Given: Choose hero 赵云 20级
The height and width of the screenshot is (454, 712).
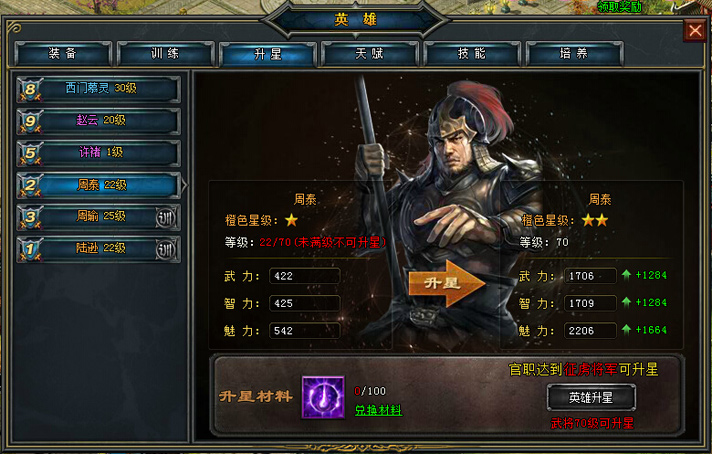Looking at the screenshot, I should (x=98, y=121).
